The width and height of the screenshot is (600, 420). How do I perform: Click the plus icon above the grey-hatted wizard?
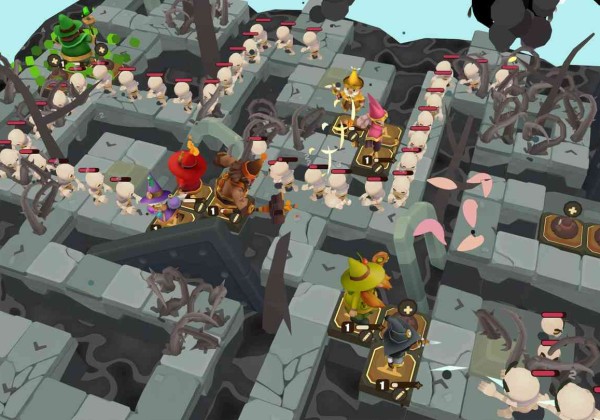point(406,309)
